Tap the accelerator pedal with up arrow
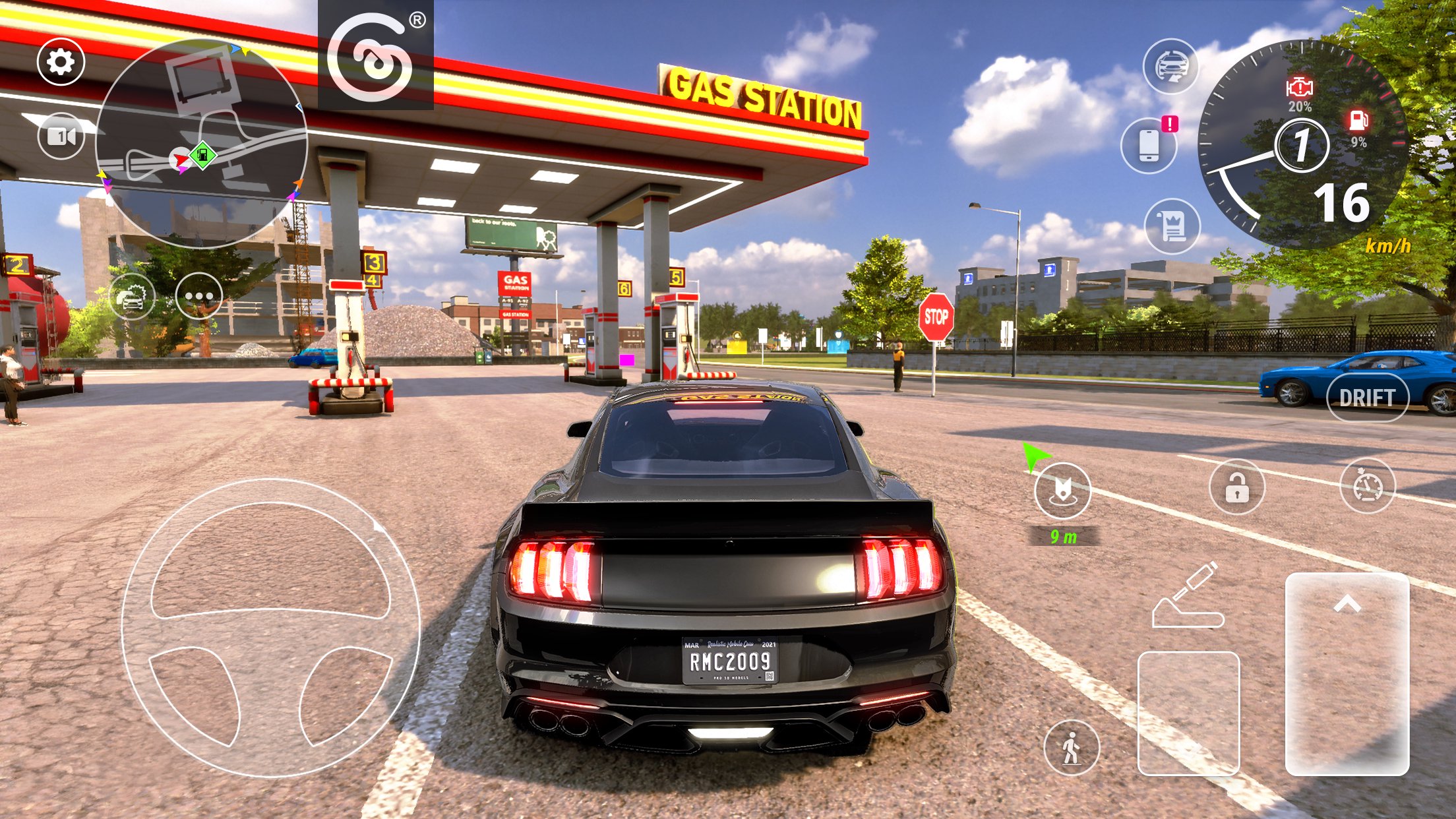Viewport: 1456px width, 819px height. pos(1347,673)
